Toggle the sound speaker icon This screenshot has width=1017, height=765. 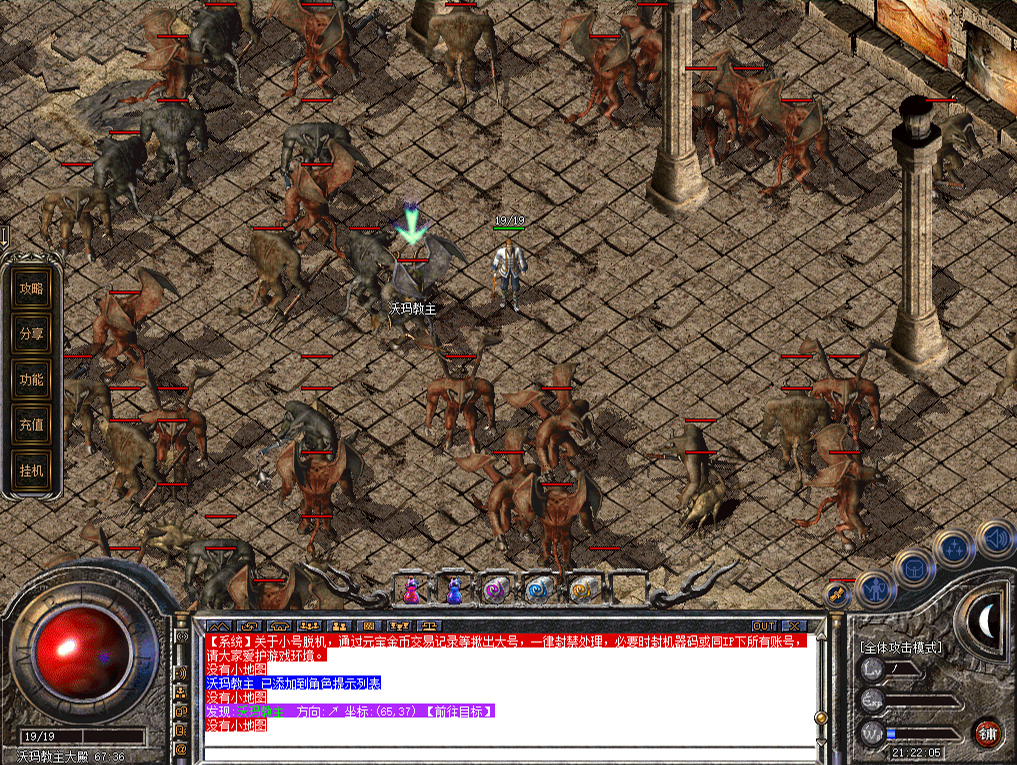click(x=994, y=538)
